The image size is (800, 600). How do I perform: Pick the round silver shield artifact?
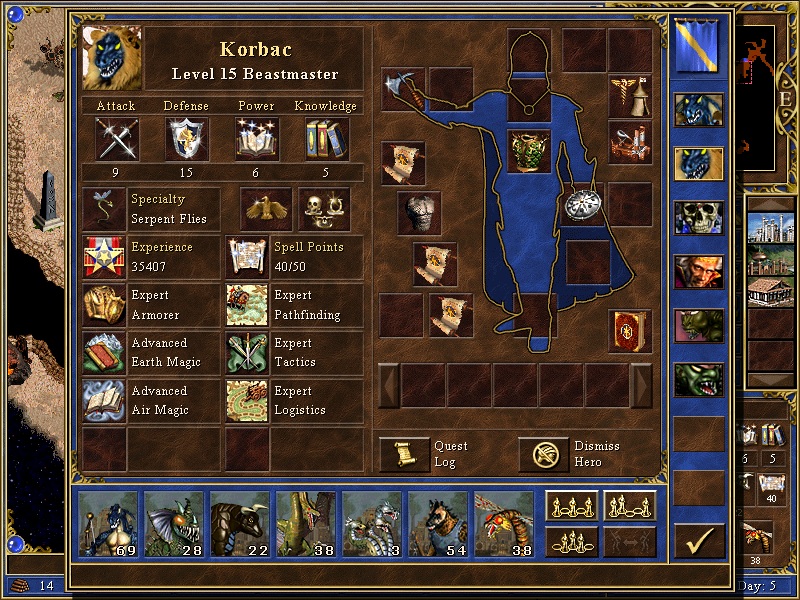point(581,203)
